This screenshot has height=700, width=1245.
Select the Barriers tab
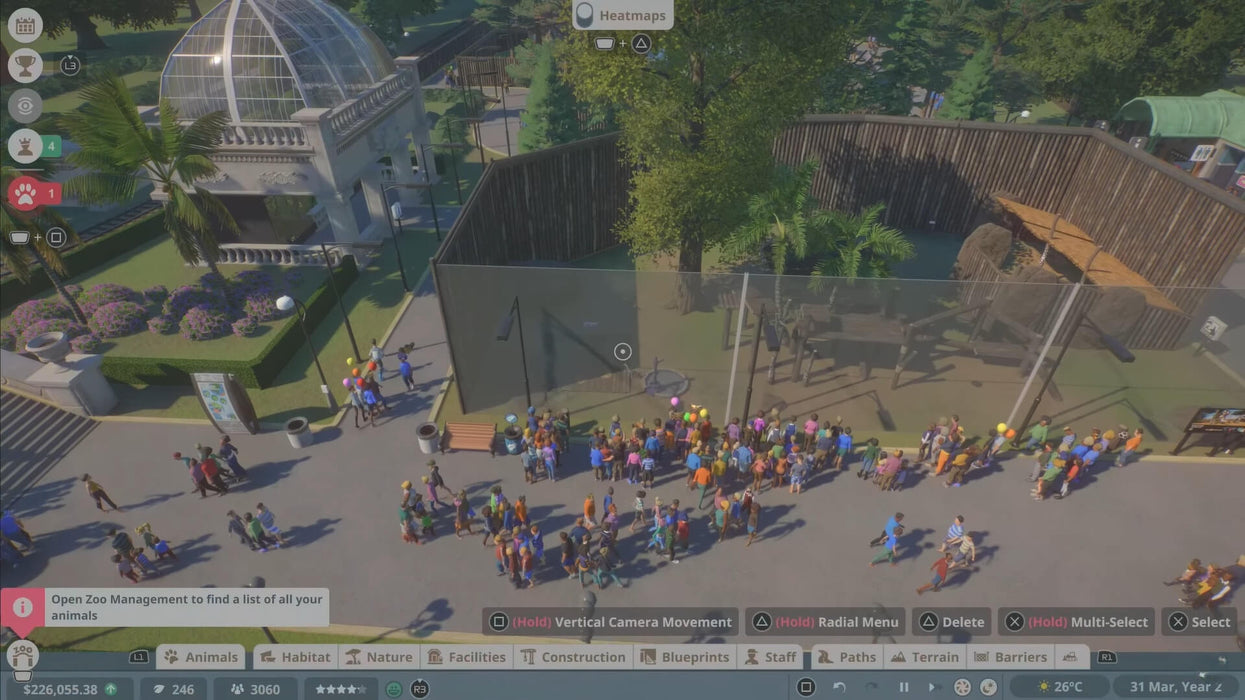(x=1010, y=657)
